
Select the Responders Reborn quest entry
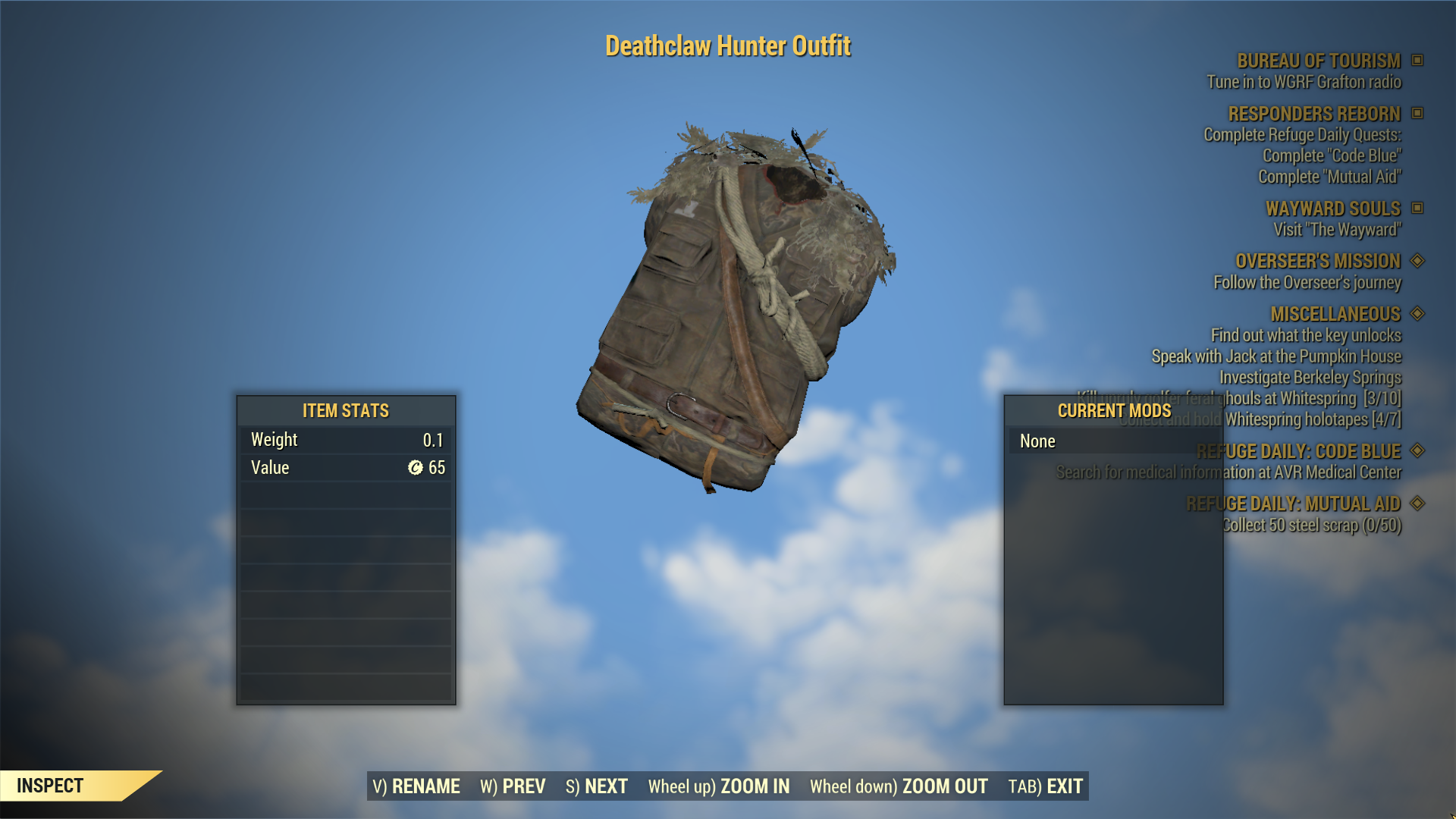[x=1314, y=114]
